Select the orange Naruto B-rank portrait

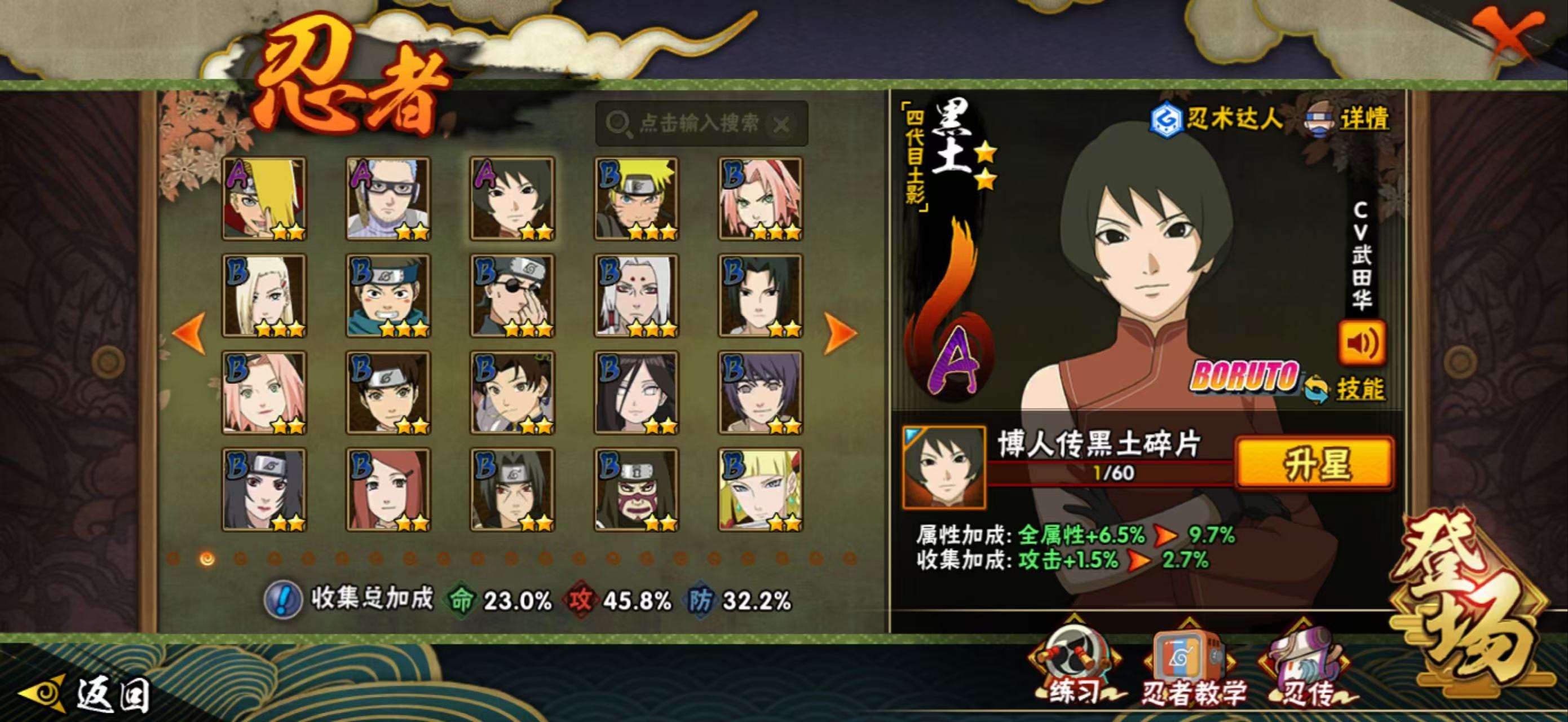click(636, 199)
